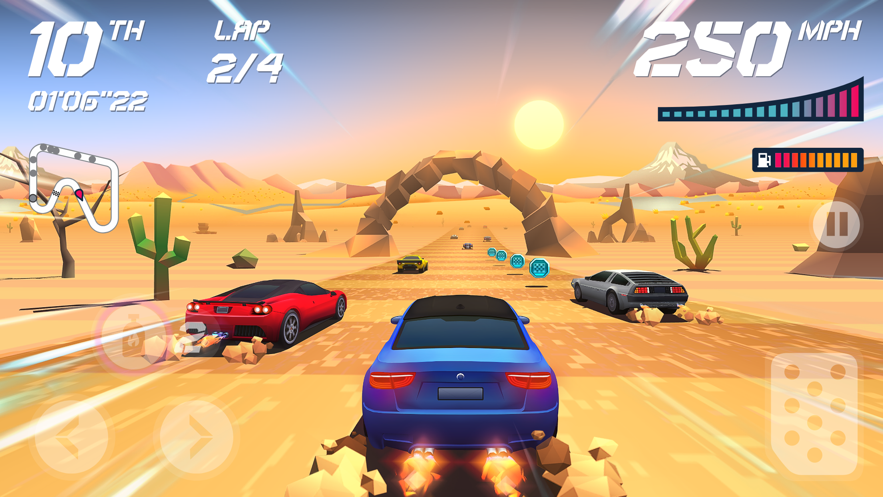
Task: Pause the race
Action: click(838, 226)
